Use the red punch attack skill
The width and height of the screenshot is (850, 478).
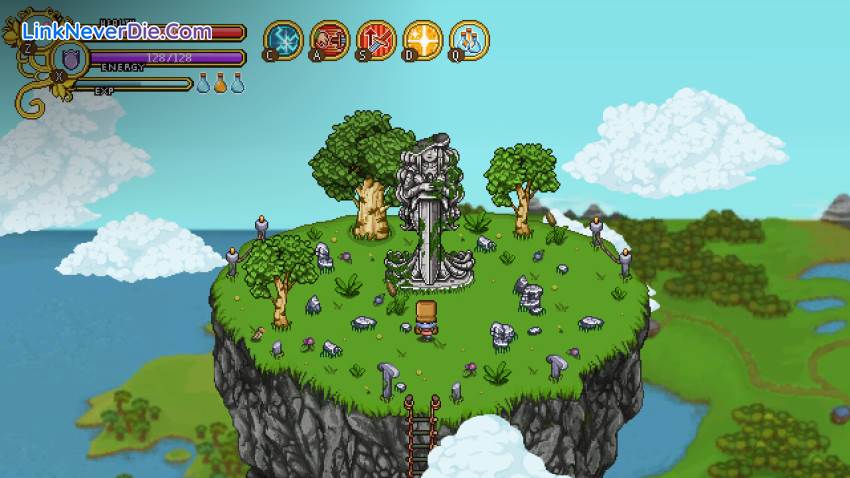pyautogui.click(x=330, y=40)
